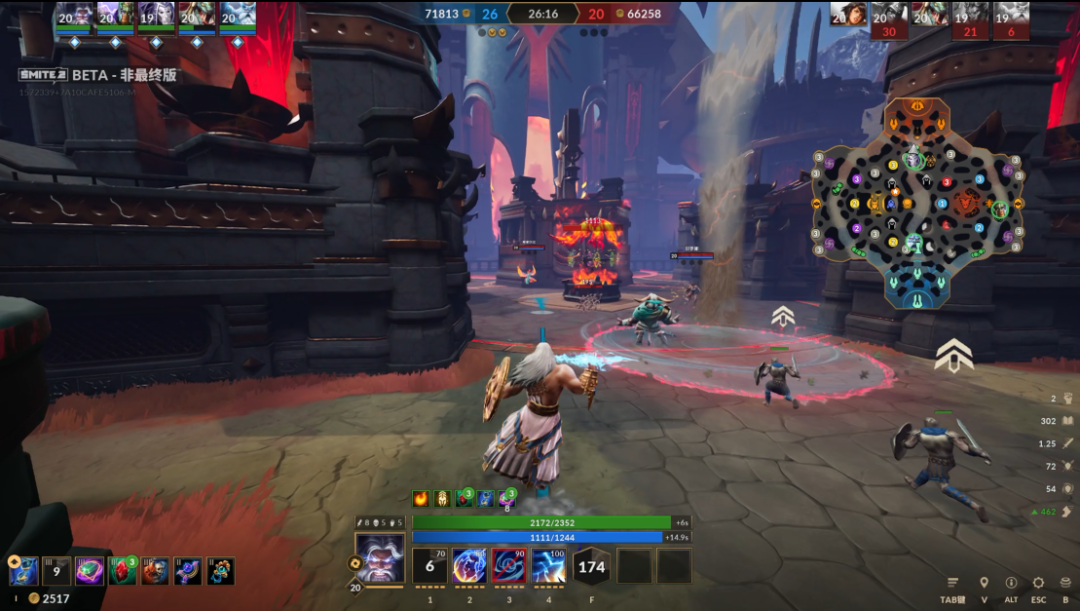This screenshot has width=1080, height=611.
Task: Select the first allied god portrait at top left
Action: [x=73, y=14]
